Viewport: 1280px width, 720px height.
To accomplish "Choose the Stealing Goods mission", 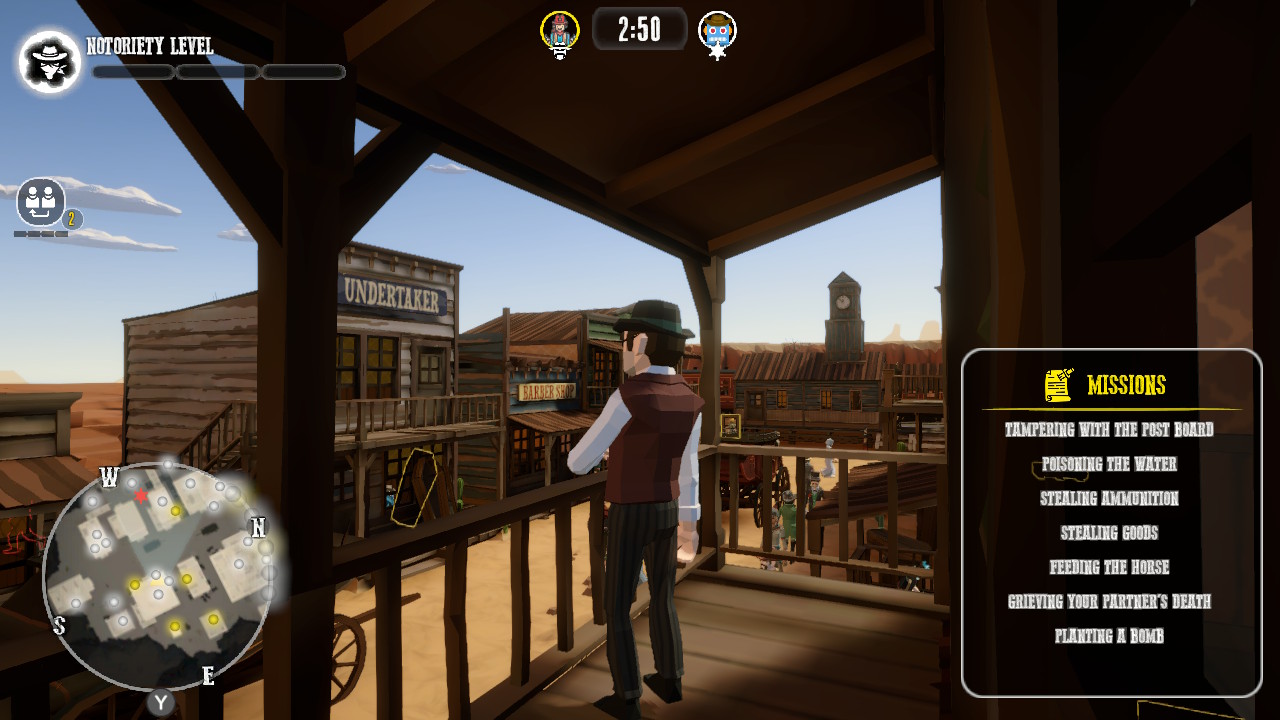I will click(1108, 533).
